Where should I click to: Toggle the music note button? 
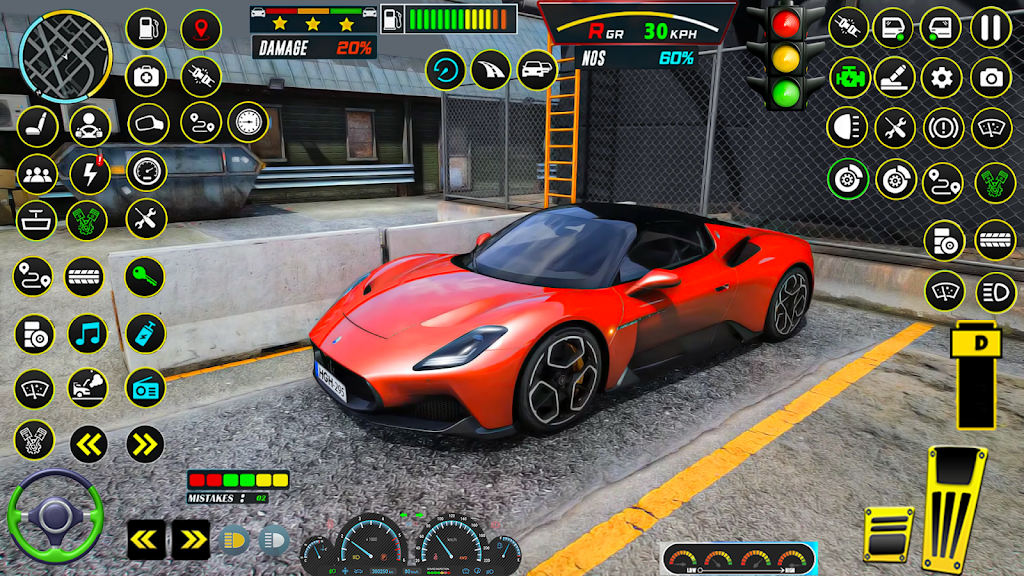tap(88, 333)
